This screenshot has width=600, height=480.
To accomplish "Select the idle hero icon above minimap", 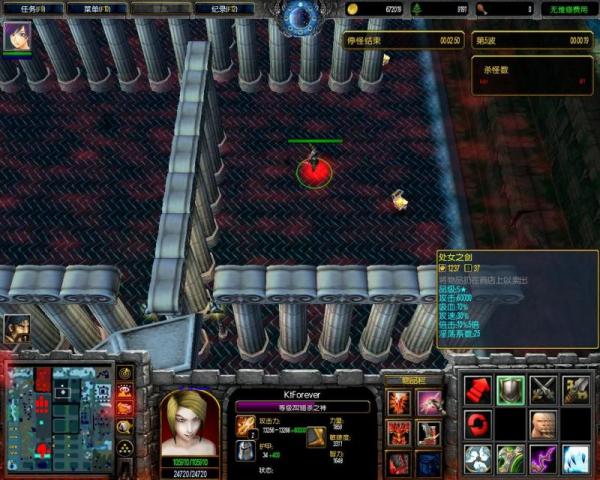I will [16, 329].
